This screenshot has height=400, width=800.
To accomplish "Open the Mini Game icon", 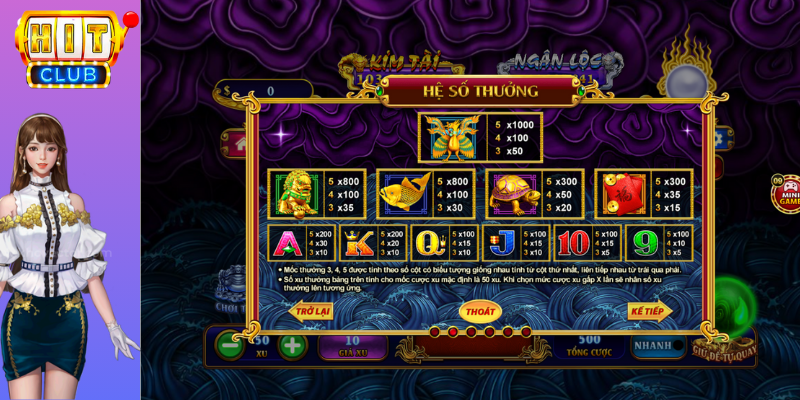I will tap(787, 192).
